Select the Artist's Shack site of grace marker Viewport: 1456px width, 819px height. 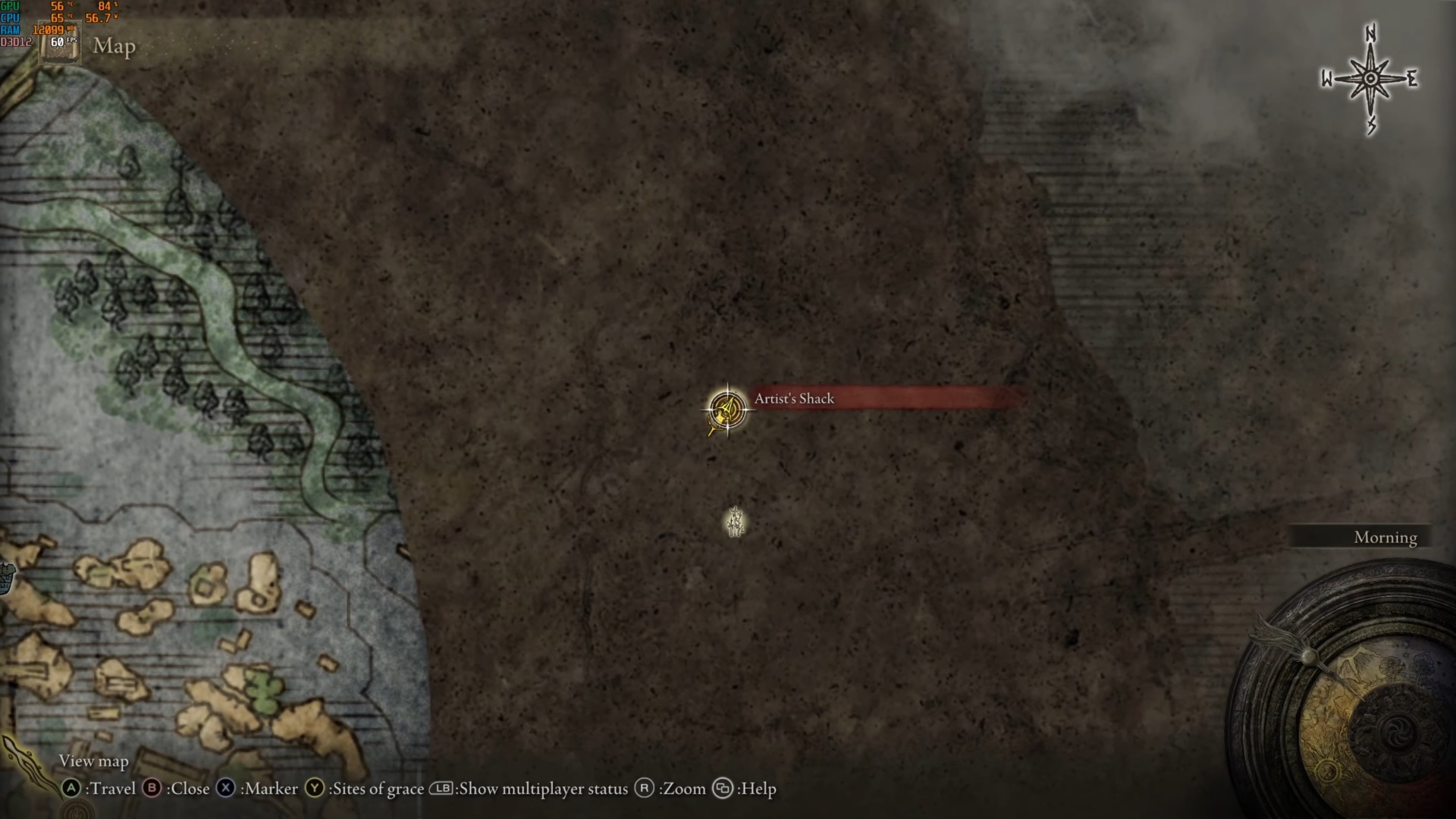pyautogui.click(x=726, y=410)
